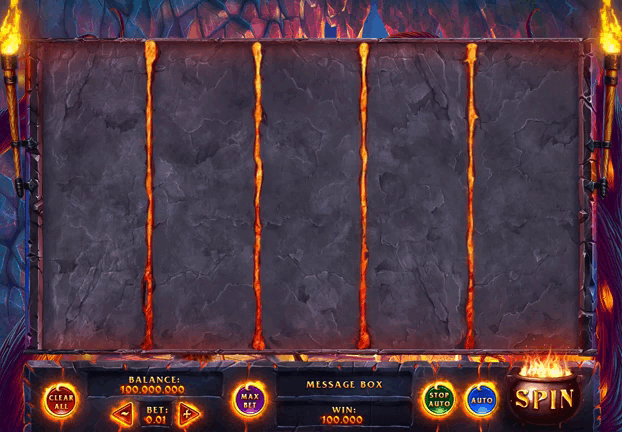Click the red CLEAR ALL button
622x432 pixels.
tap(61, 400)
